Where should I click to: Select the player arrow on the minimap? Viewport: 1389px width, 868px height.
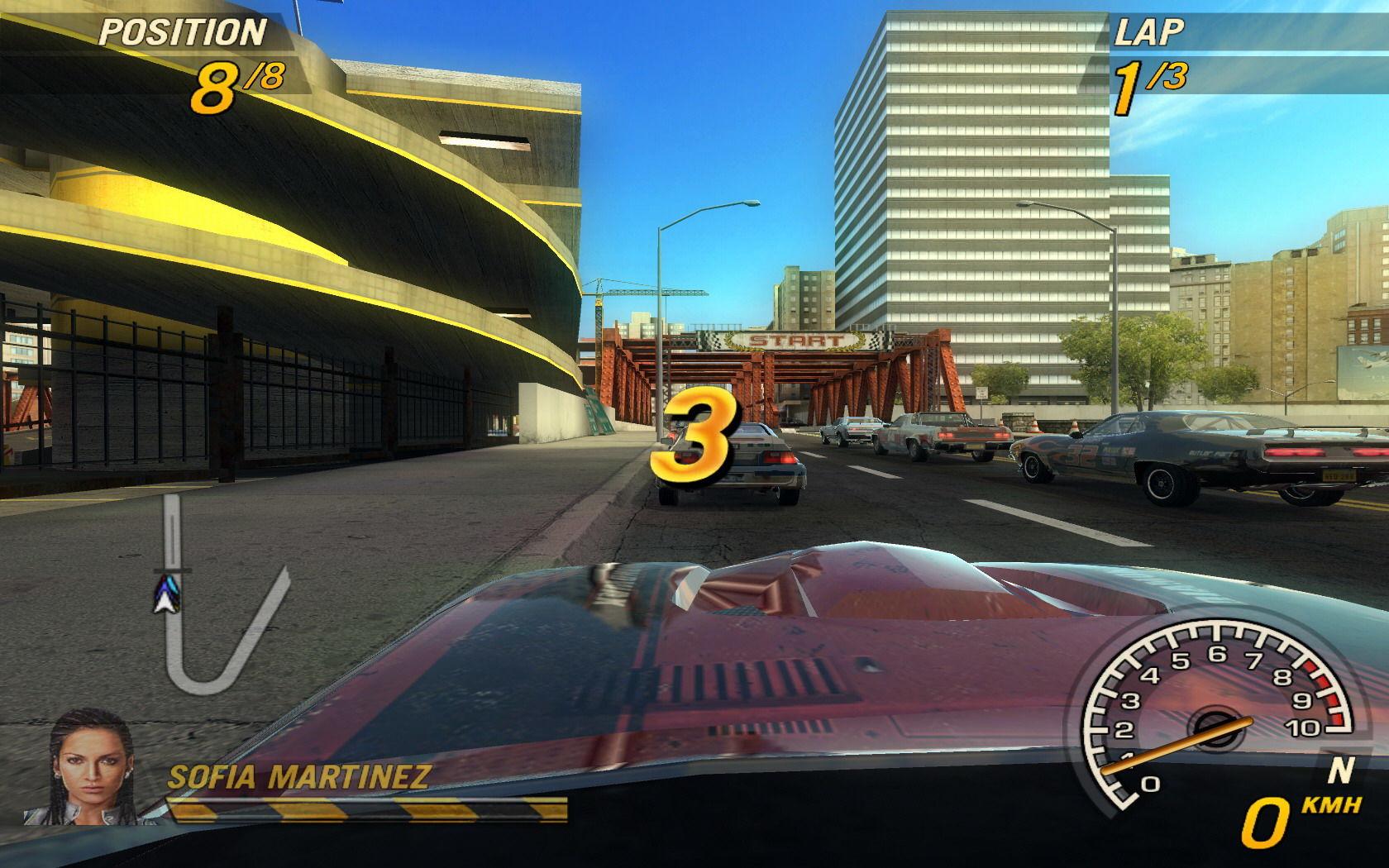[165, 595]
